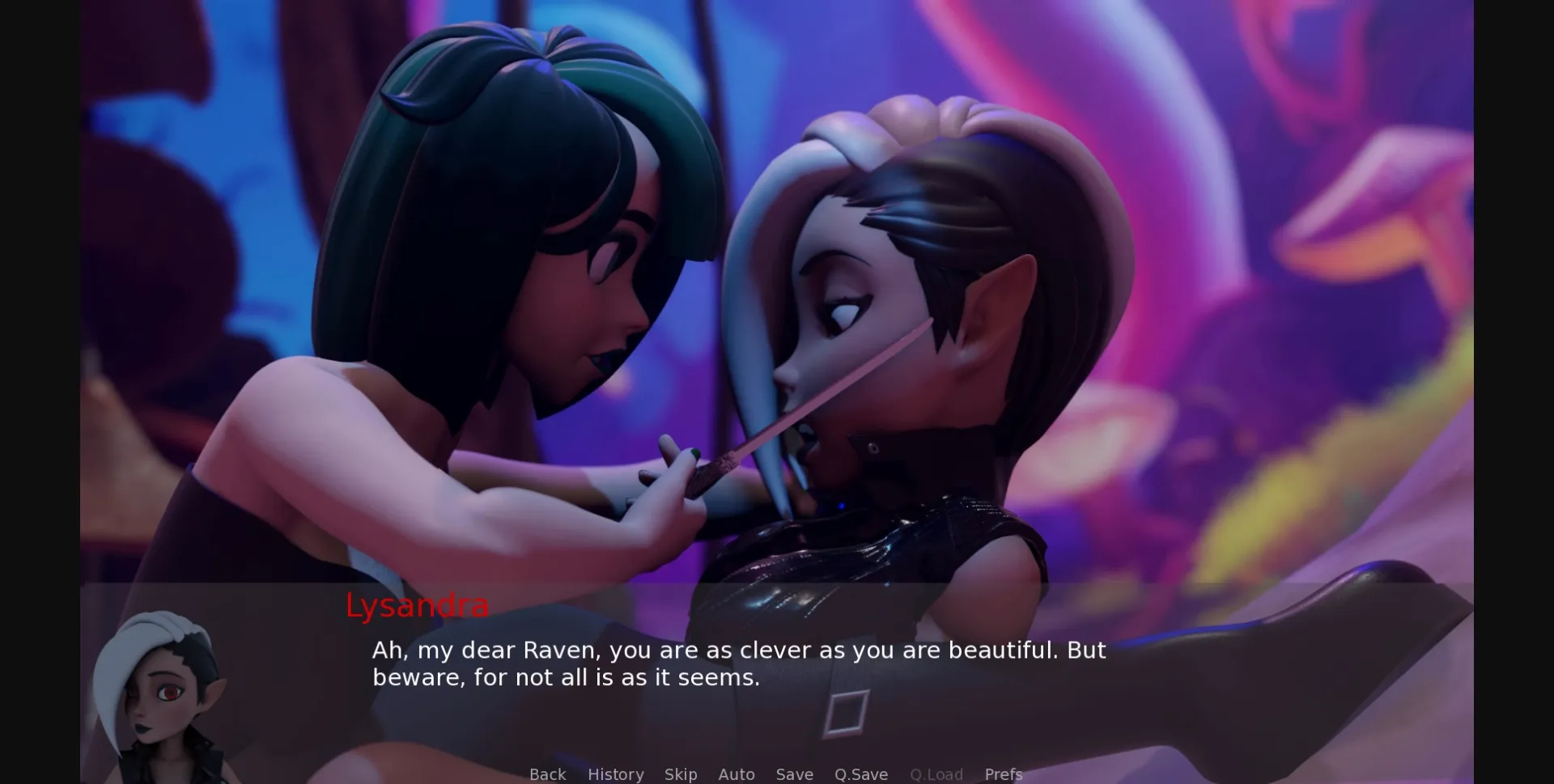Screen dimensions: 1554x784
Task: Click Q.Load to restore the quick save
Action: point(936,774)
